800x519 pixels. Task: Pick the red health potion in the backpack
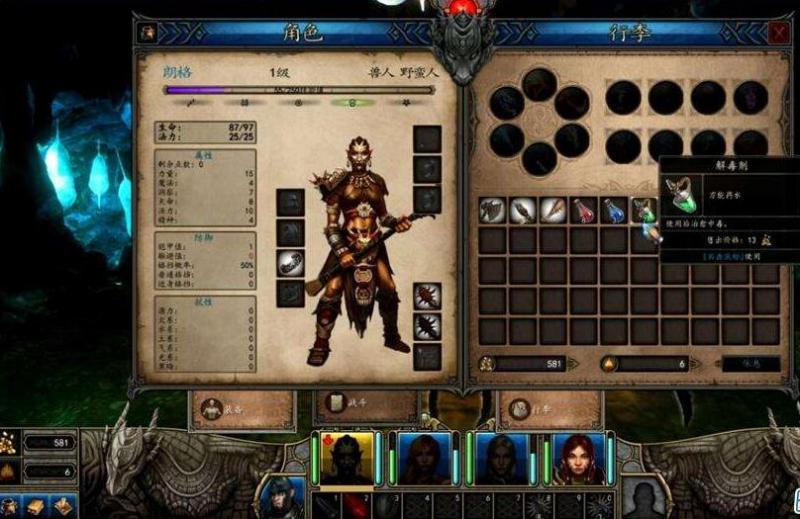(x=583, y=210)
